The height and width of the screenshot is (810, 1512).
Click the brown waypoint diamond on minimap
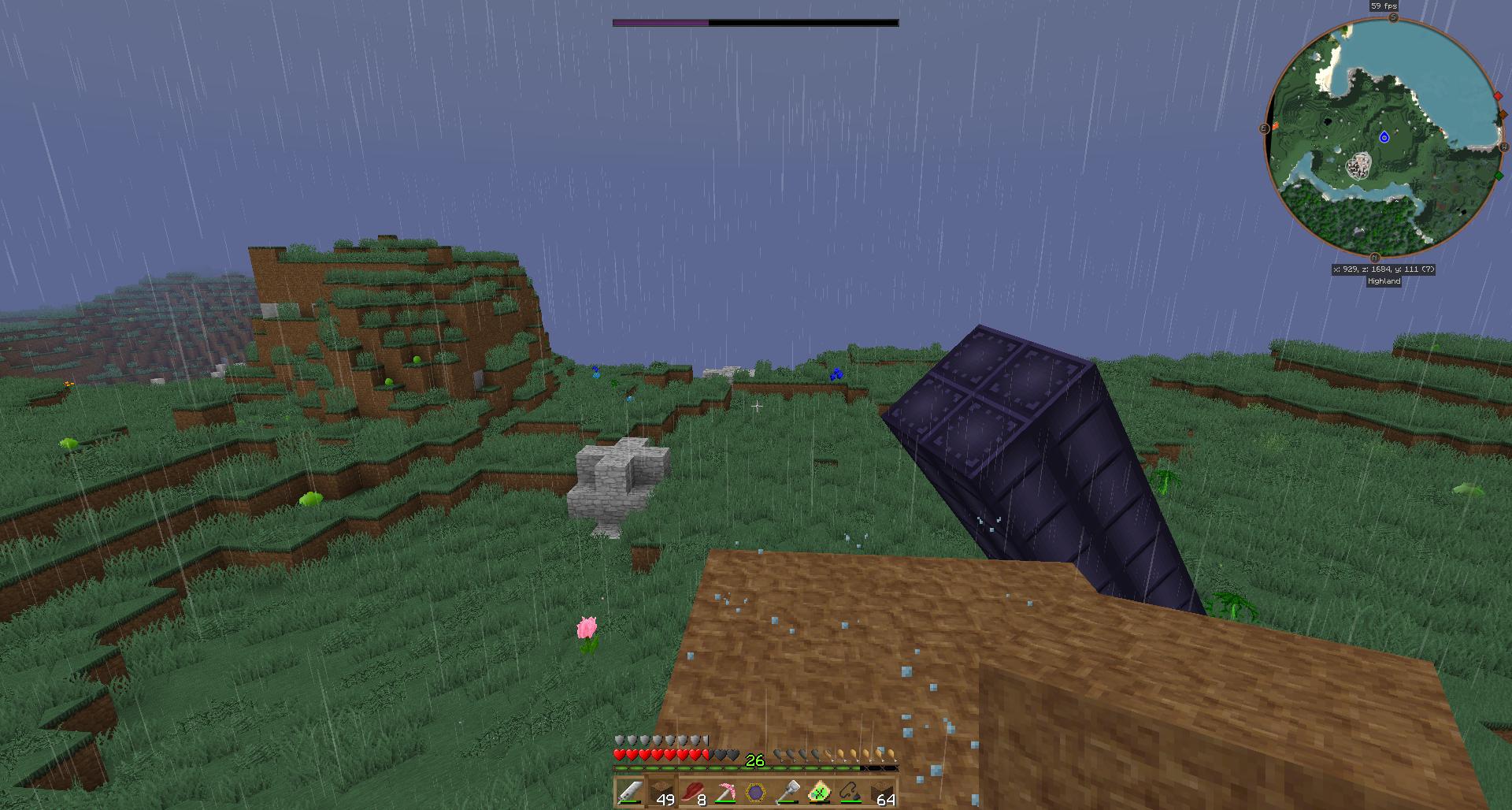(x=1503, y=115)
